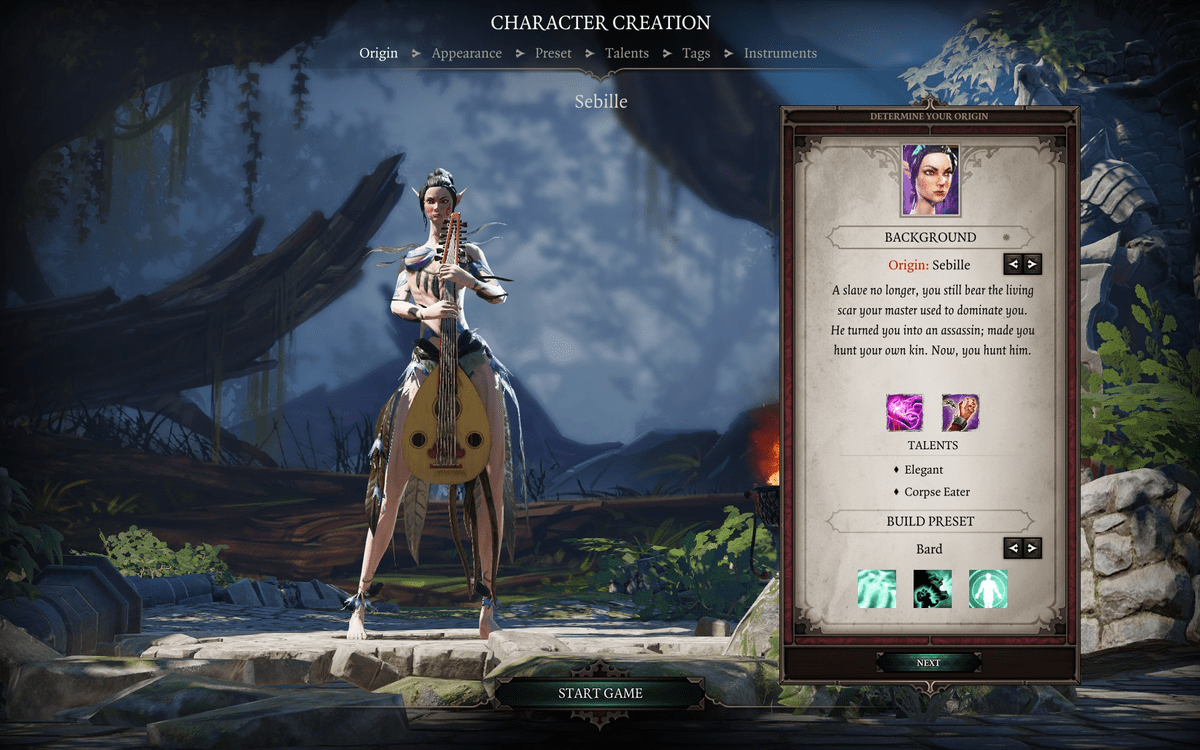Select Sebille's portrait thumbnail

tap(930, 181)
